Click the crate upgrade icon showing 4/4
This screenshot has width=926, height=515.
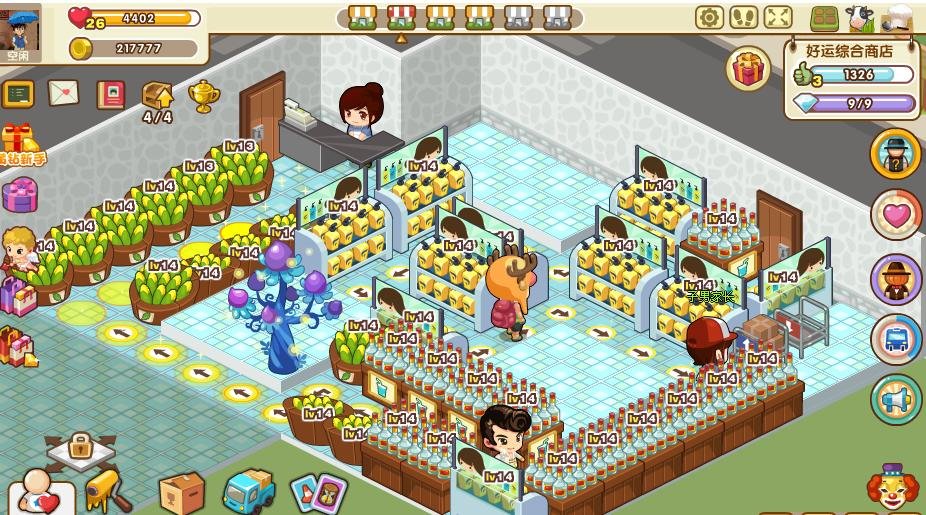(x=158, y=97)
